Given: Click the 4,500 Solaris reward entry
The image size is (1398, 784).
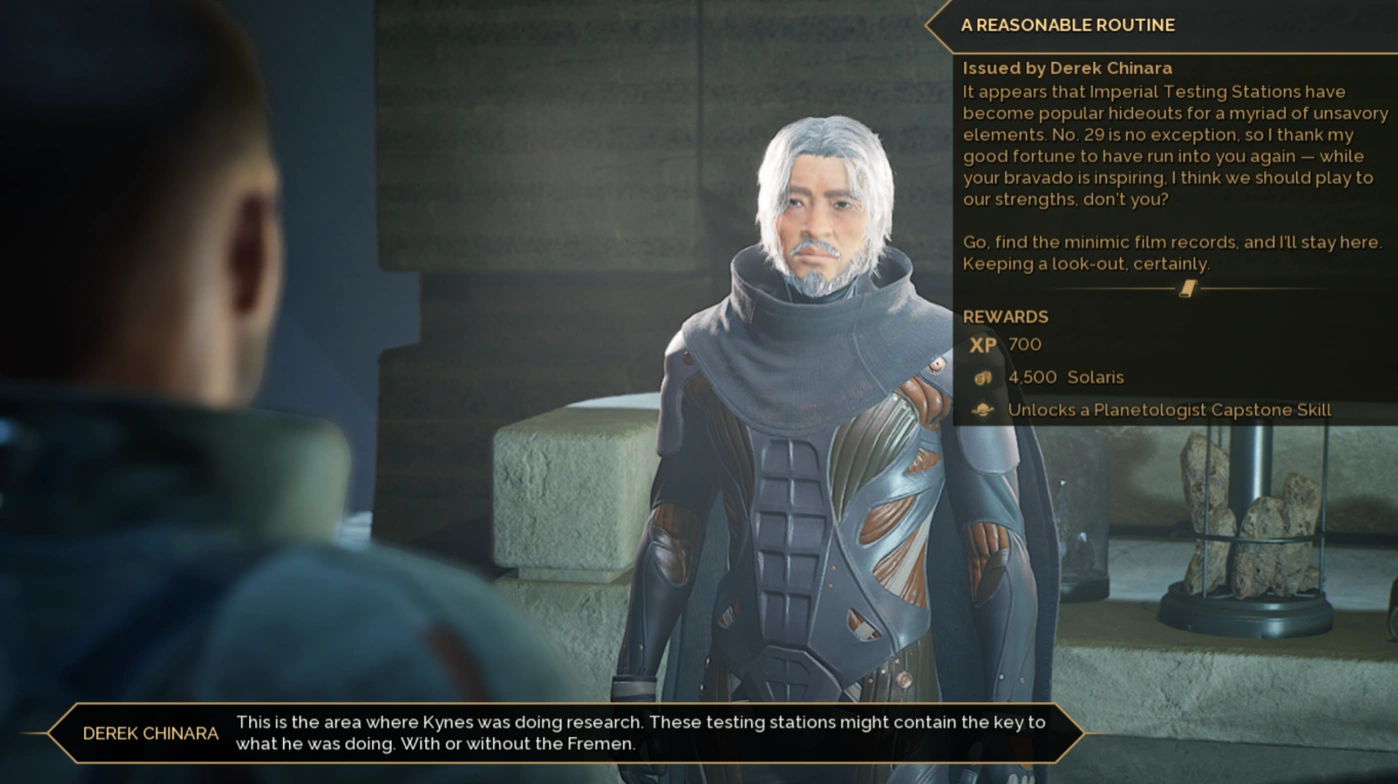Looking at the screenshot, I should pos(1065,378).
